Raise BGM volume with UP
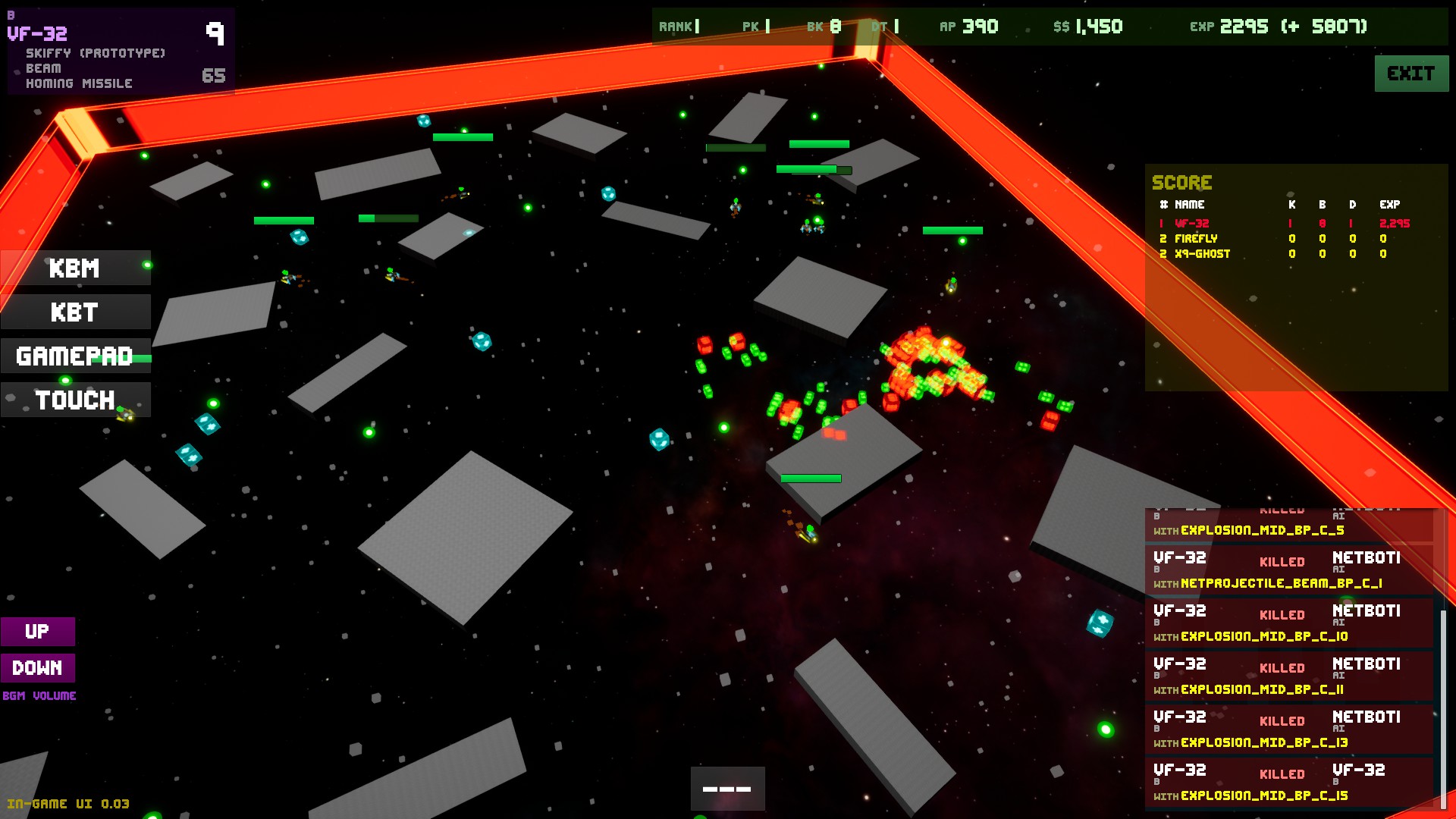Image resolution: width=1456 pixels, height=819 pixels. click(37, 632)
